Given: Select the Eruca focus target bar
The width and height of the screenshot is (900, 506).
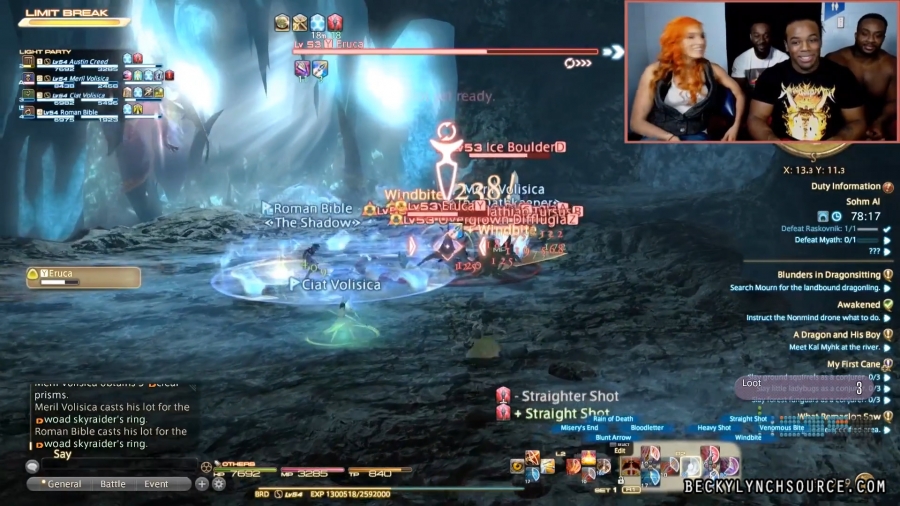Looking at the screenshot, I should pos(83,277).
